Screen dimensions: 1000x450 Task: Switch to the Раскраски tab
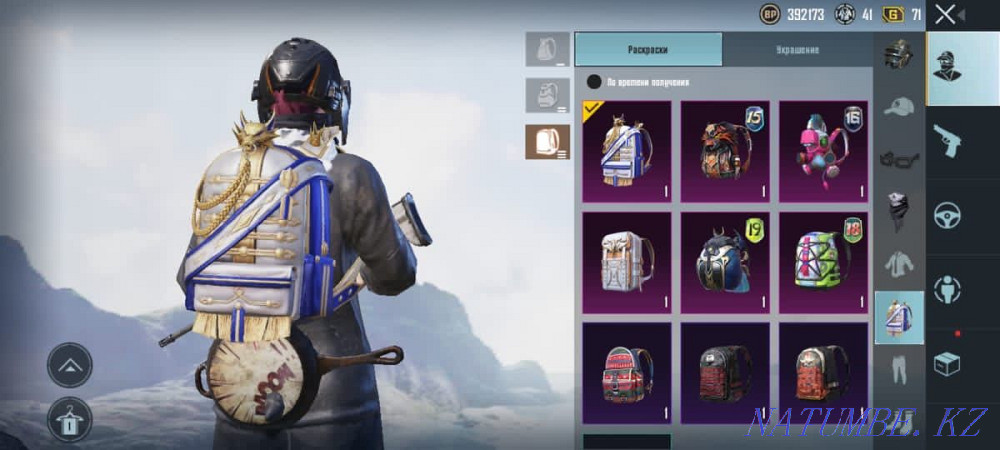click(x=648, y=49)
